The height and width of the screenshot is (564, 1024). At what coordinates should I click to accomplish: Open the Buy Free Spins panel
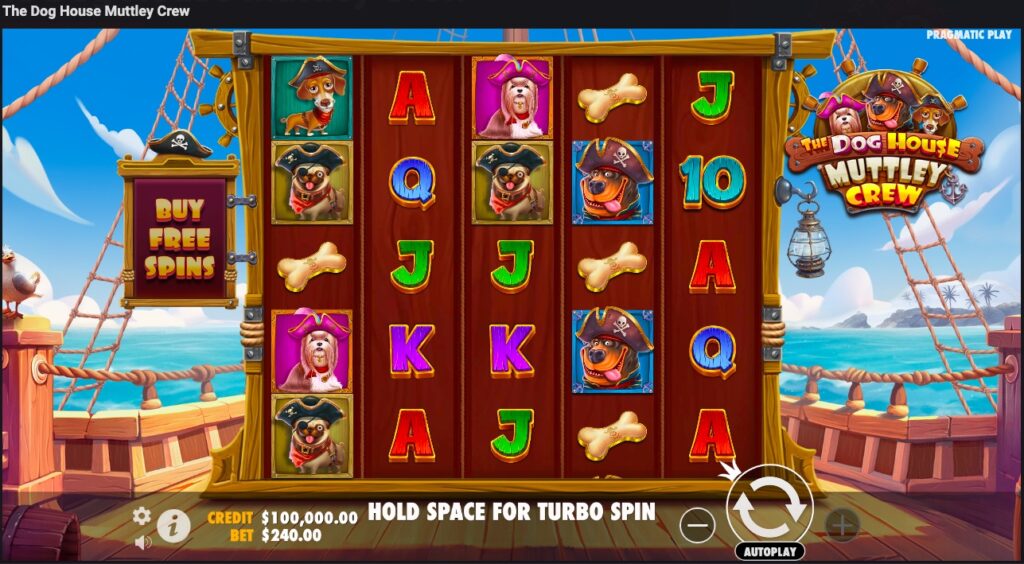pos(179,239)
